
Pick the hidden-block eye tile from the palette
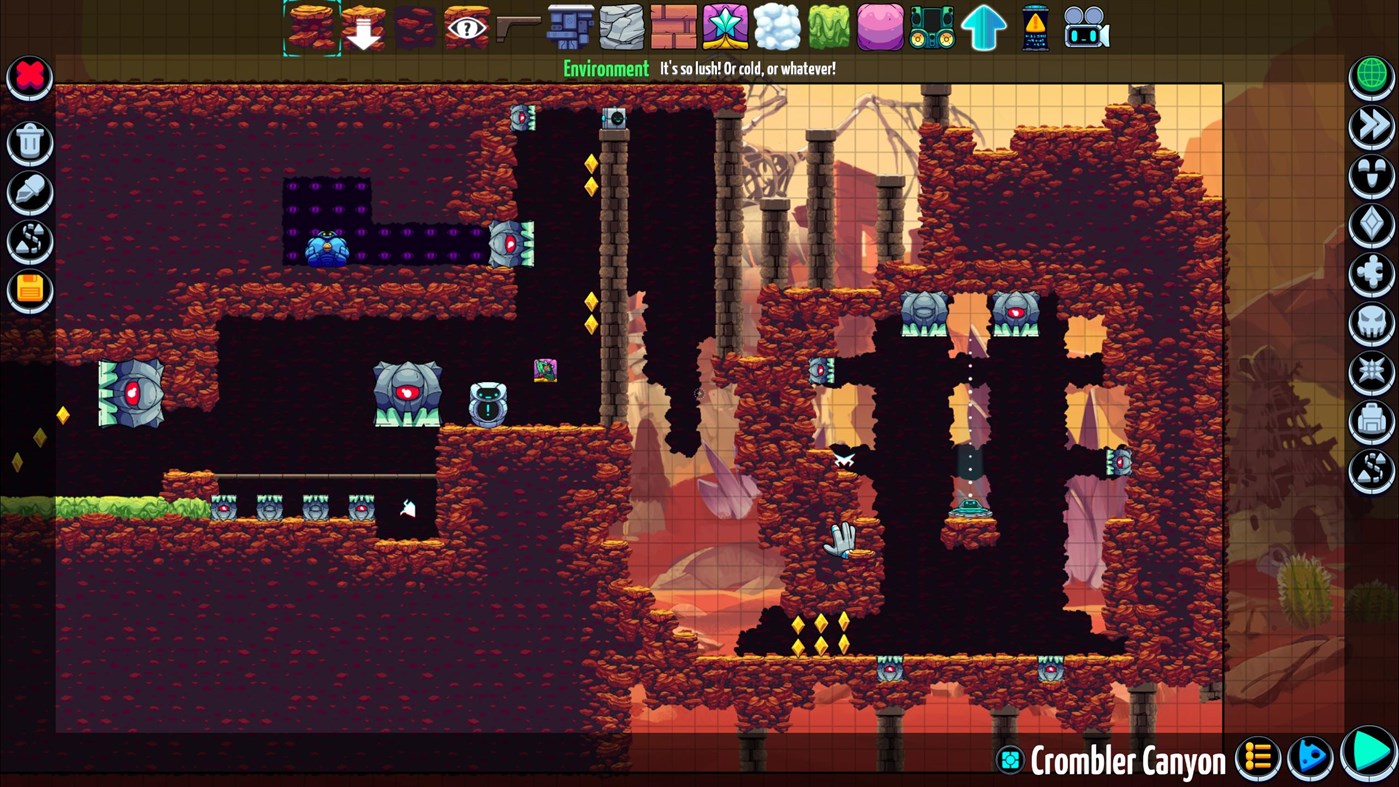coord(467,25)
